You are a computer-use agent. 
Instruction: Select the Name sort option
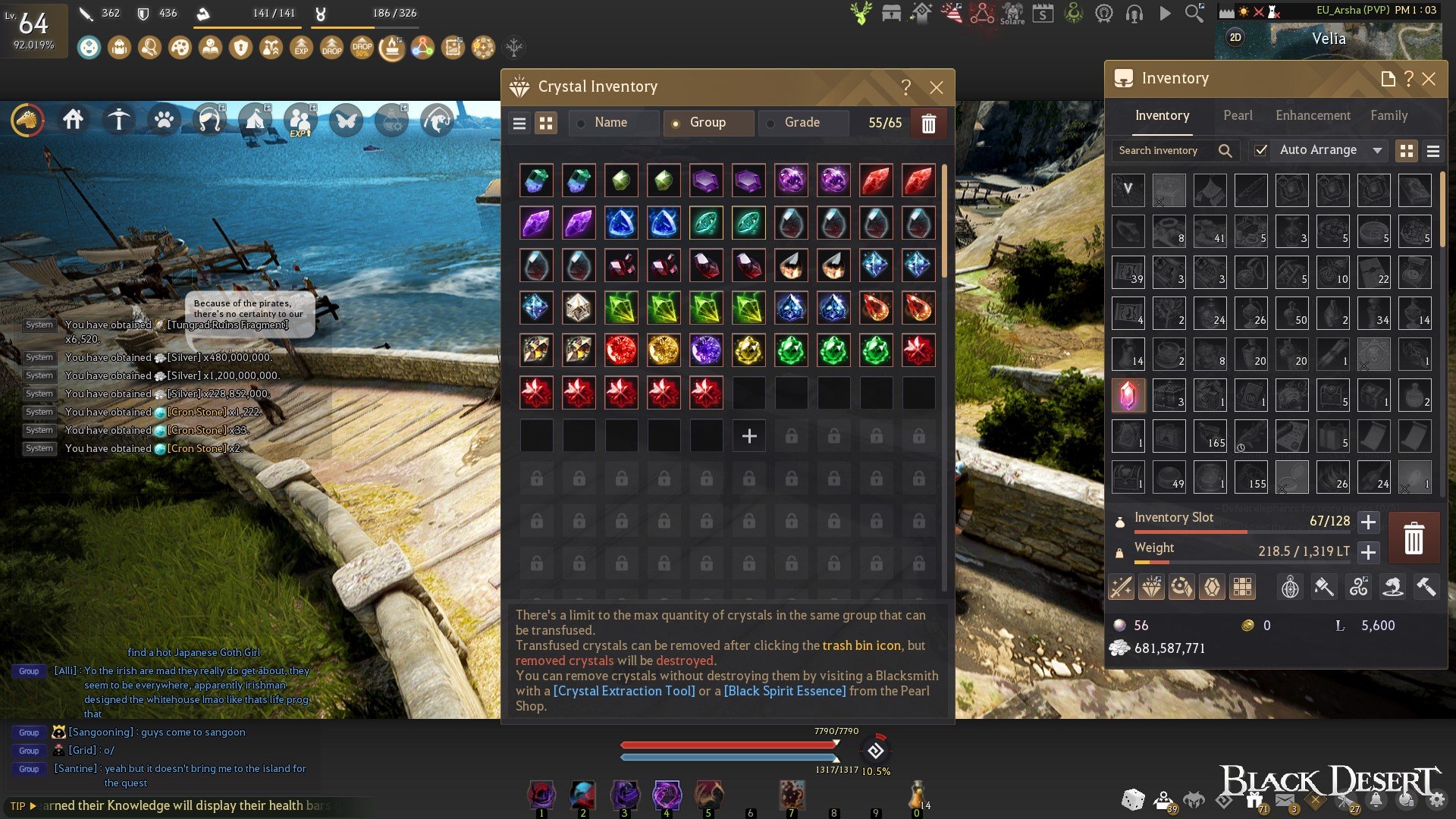(x=610, y=123)
